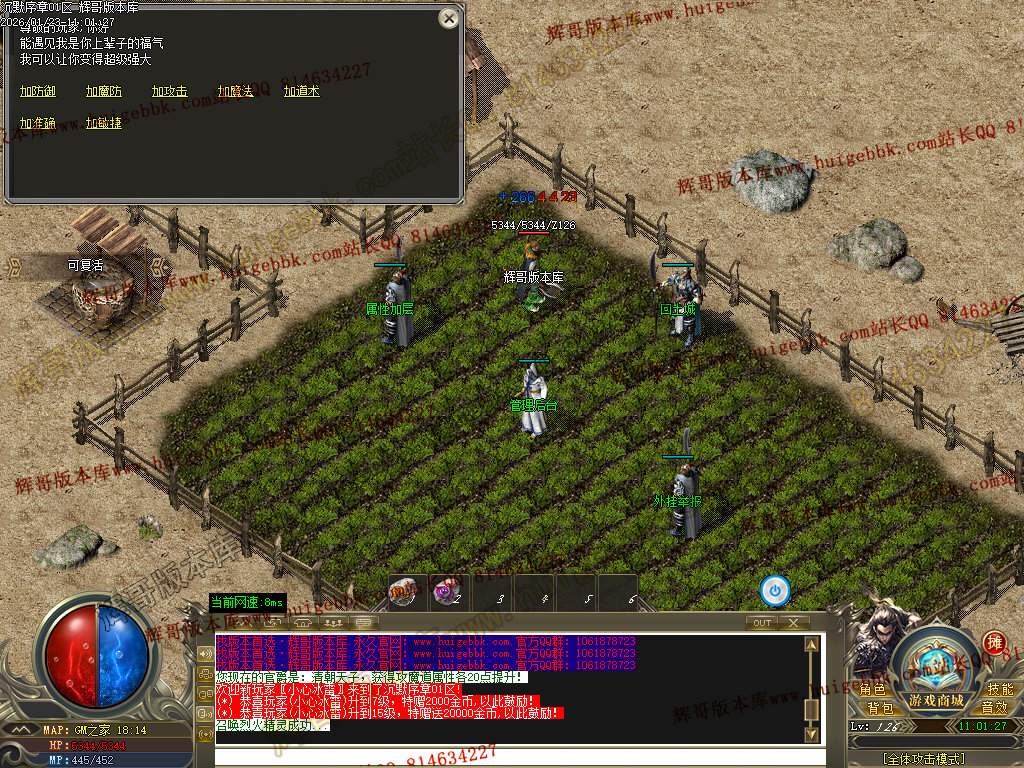Close the NPC dialogue window

[449, 18]
